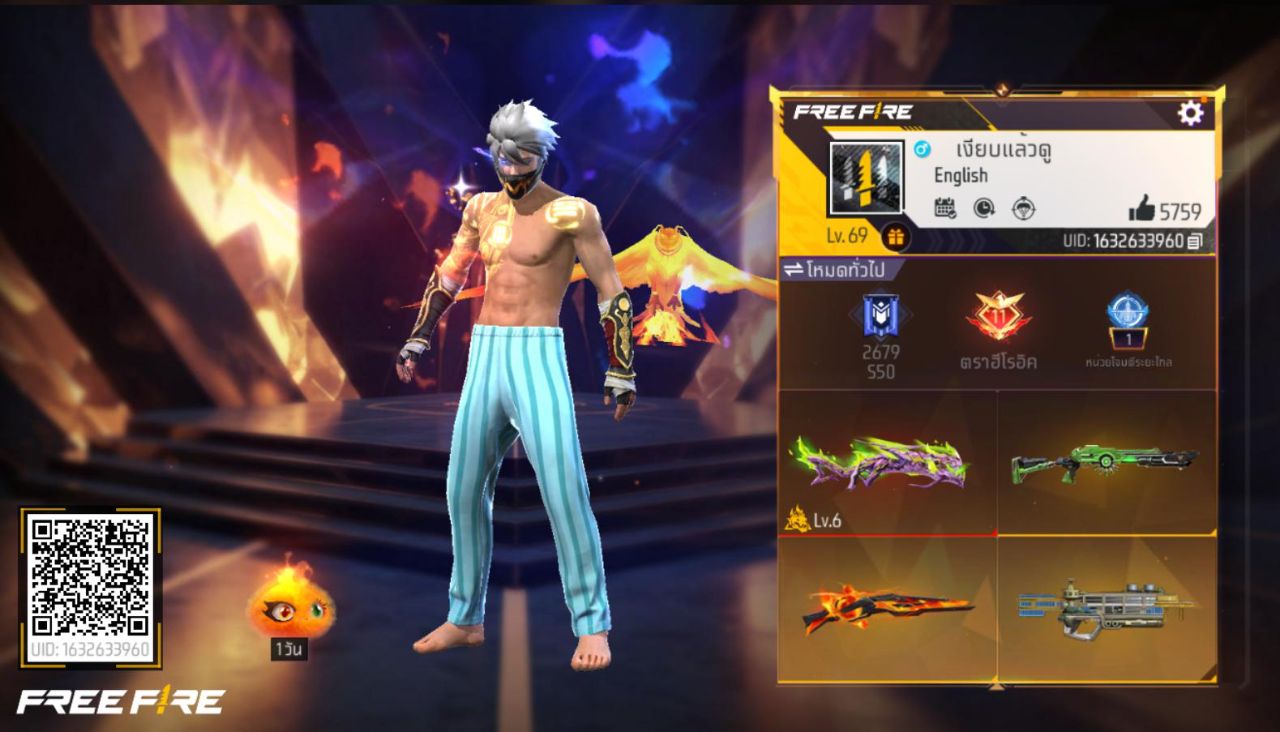This screenshot has width=1280, height=732.
Task: Click the โหมดทั่วไป mode tab
Action: [x=845, y=267]
